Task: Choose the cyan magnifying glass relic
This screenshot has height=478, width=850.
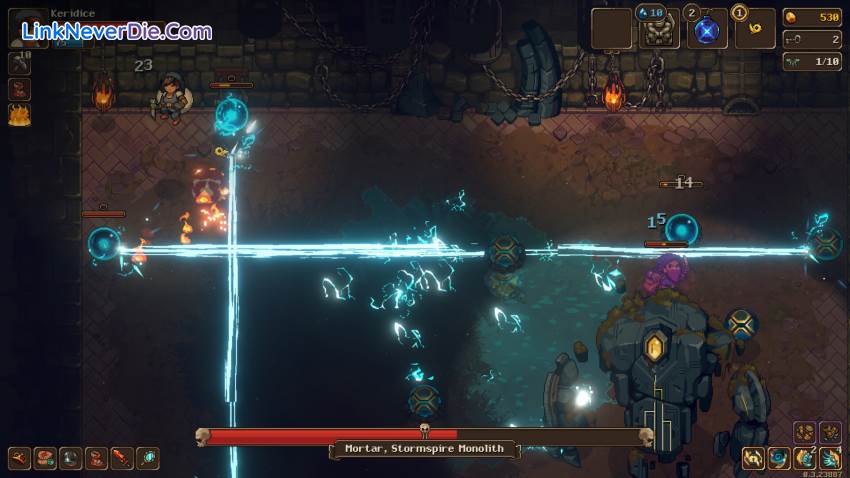Action: (148, 458)
